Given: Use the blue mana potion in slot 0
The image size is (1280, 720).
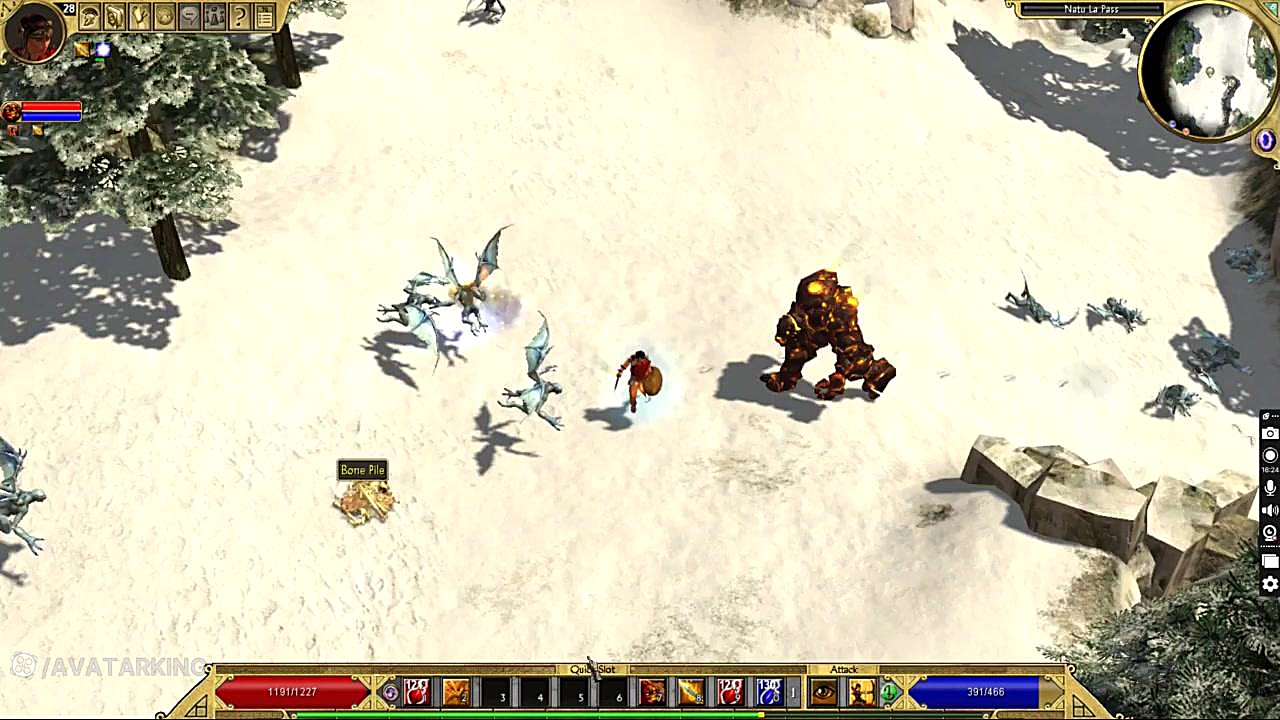Looking at the screenshot, I should pos(768,691).
